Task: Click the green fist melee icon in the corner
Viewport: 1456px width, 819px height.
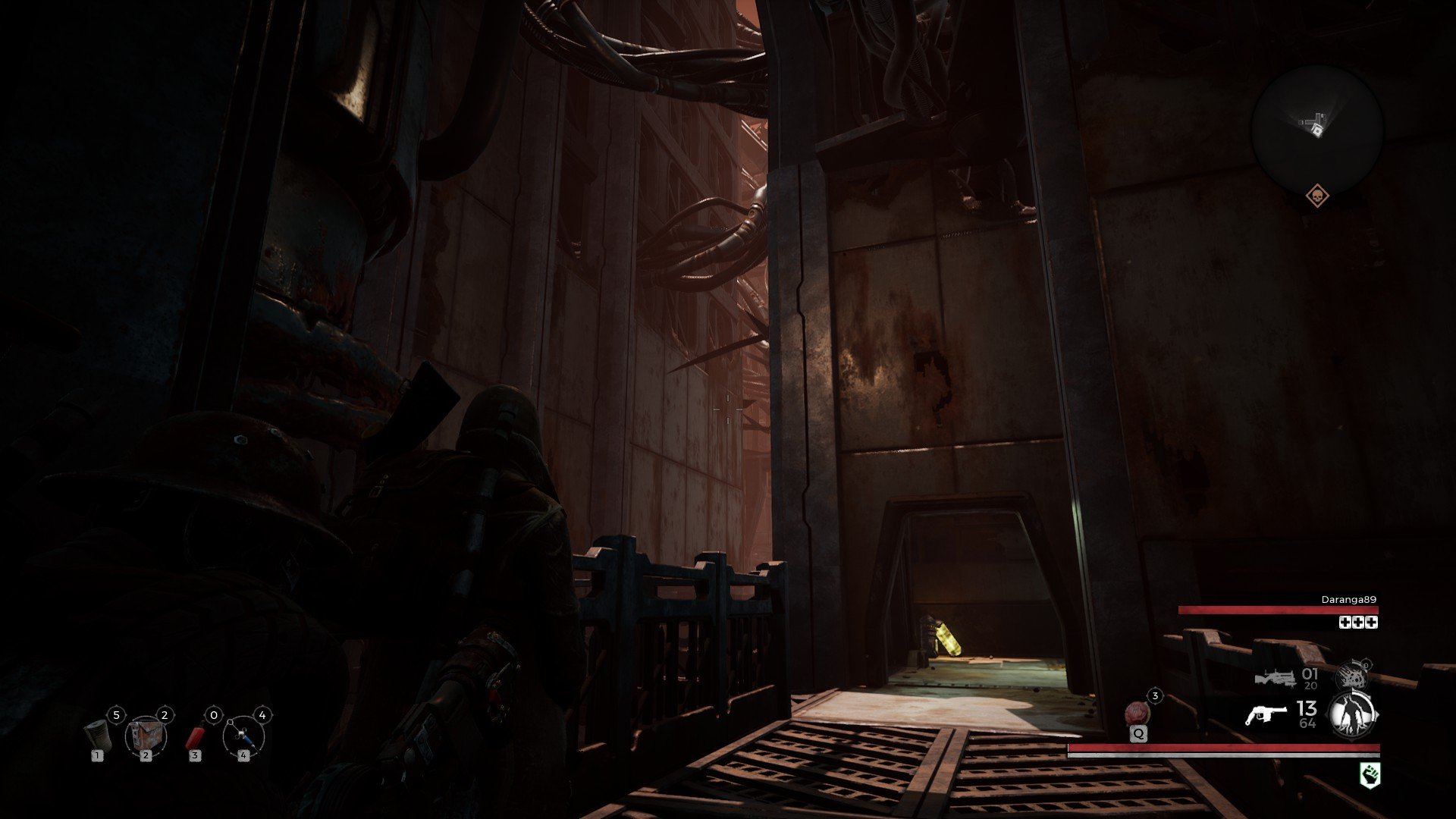Action: click(x=1369, y=774)
